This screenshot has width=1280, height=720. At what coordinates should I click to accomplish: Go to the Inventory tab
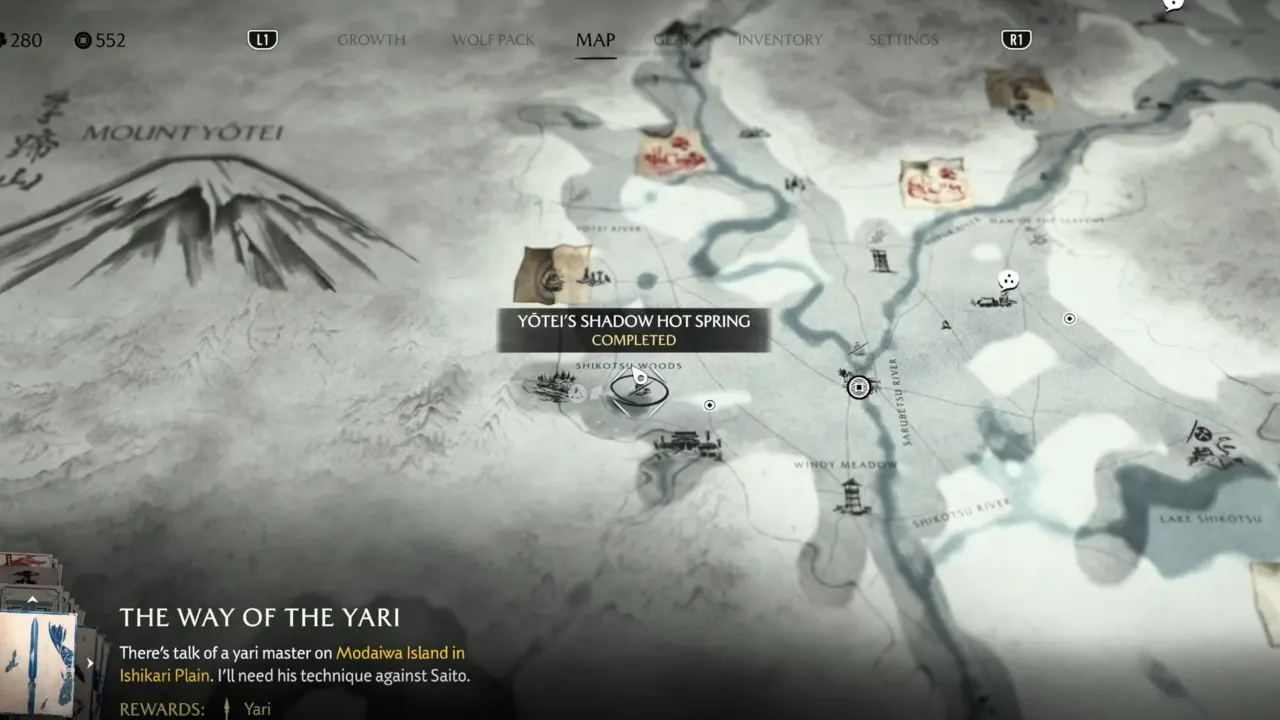tap(779, 40)
